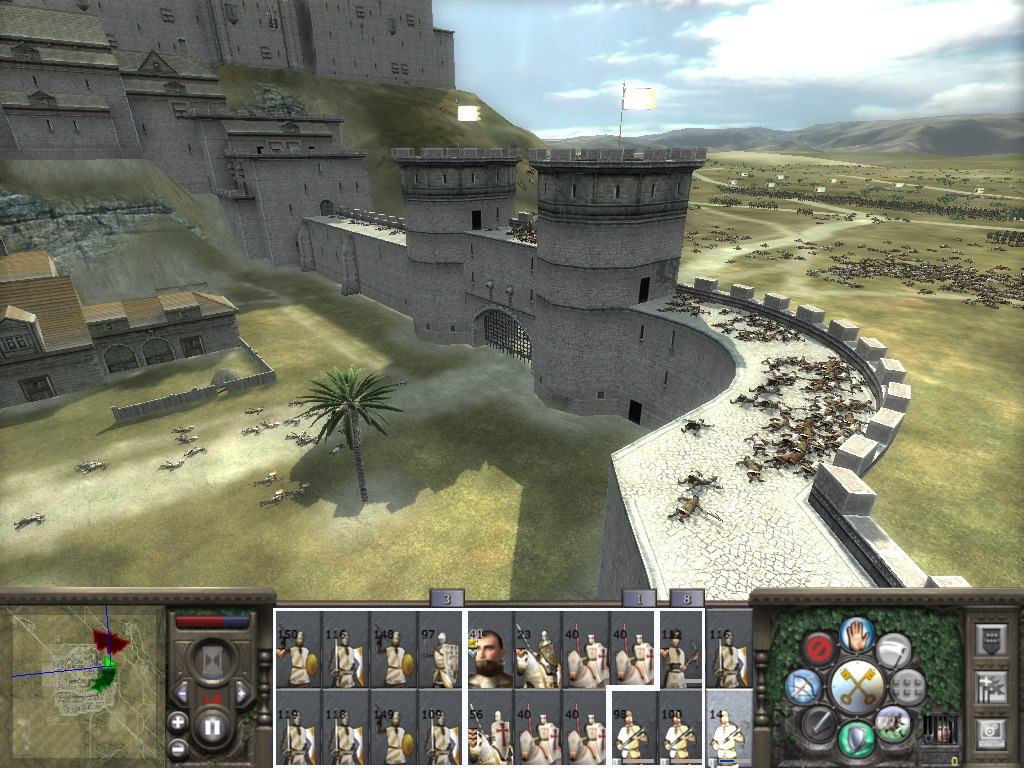Select the 97-man unit card
Image resolution: width=1024 pixels, height=768 pixels.
pos(440,652)
